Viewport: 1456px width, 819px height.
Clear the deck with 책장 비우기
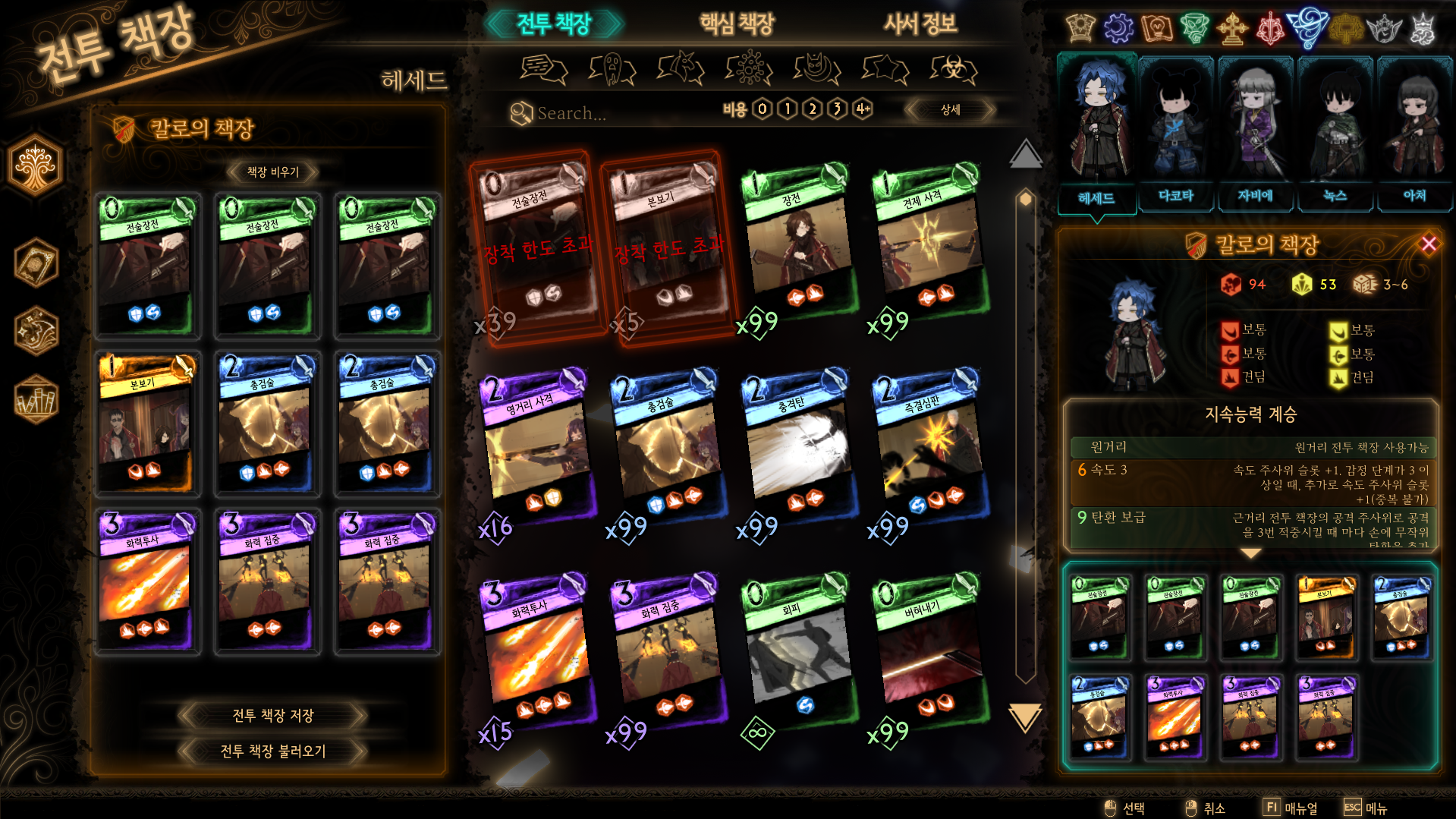tap(272, 172)
